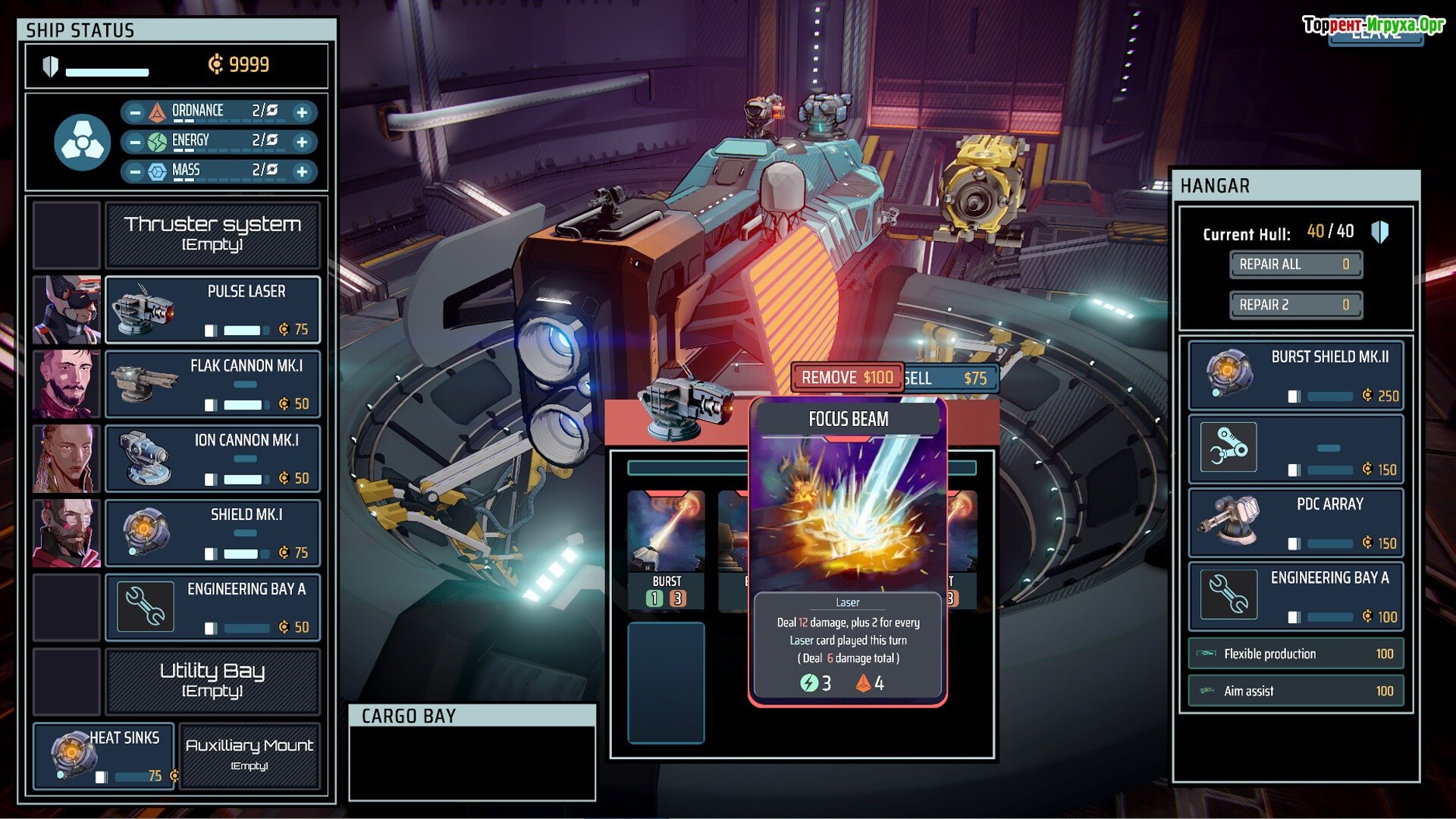Add one point to Mass
Screen dimensions: 1456x819
[302, 171]
